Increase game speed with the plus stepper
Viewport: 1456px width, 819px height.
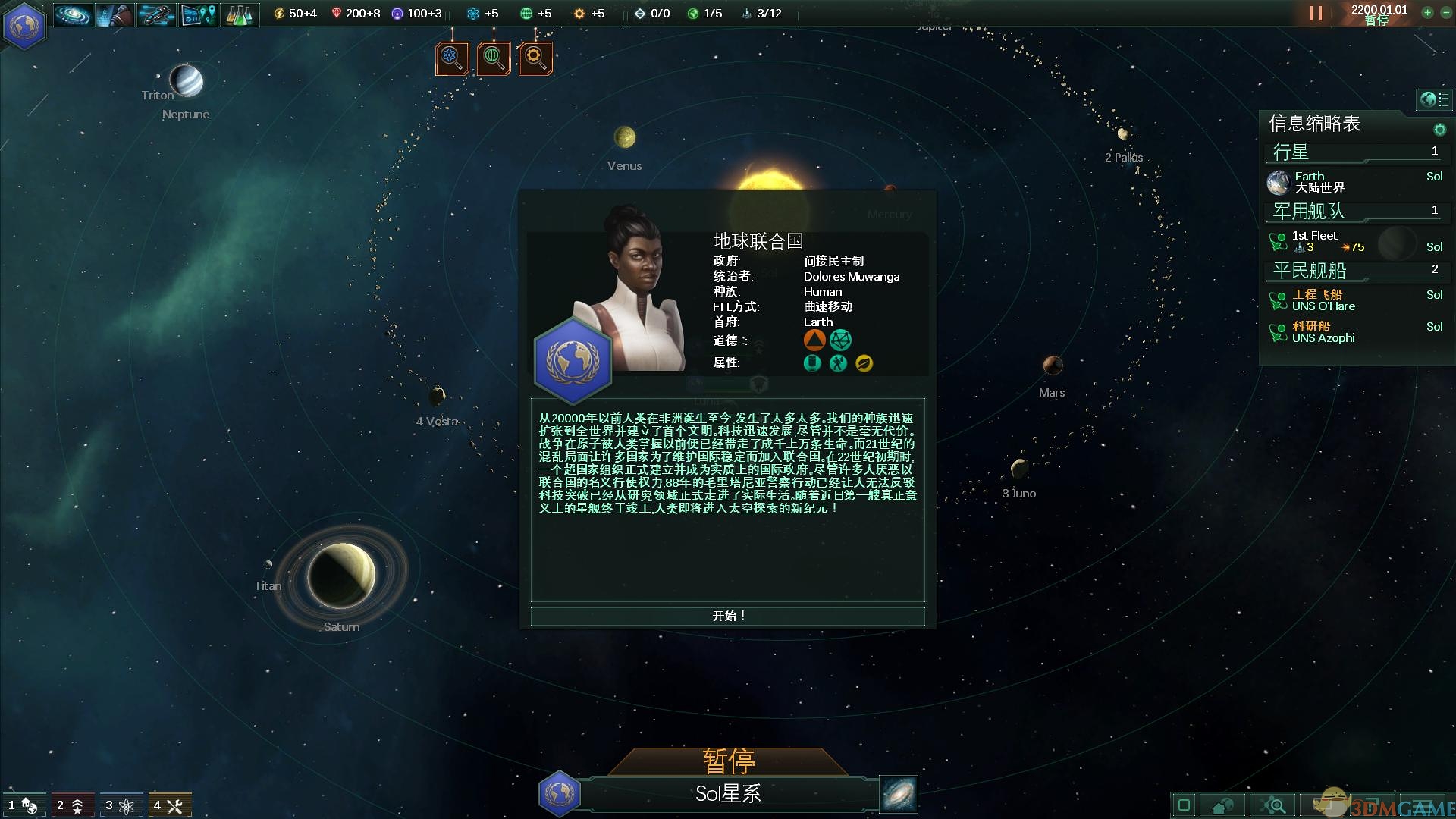coord(1426,13)
